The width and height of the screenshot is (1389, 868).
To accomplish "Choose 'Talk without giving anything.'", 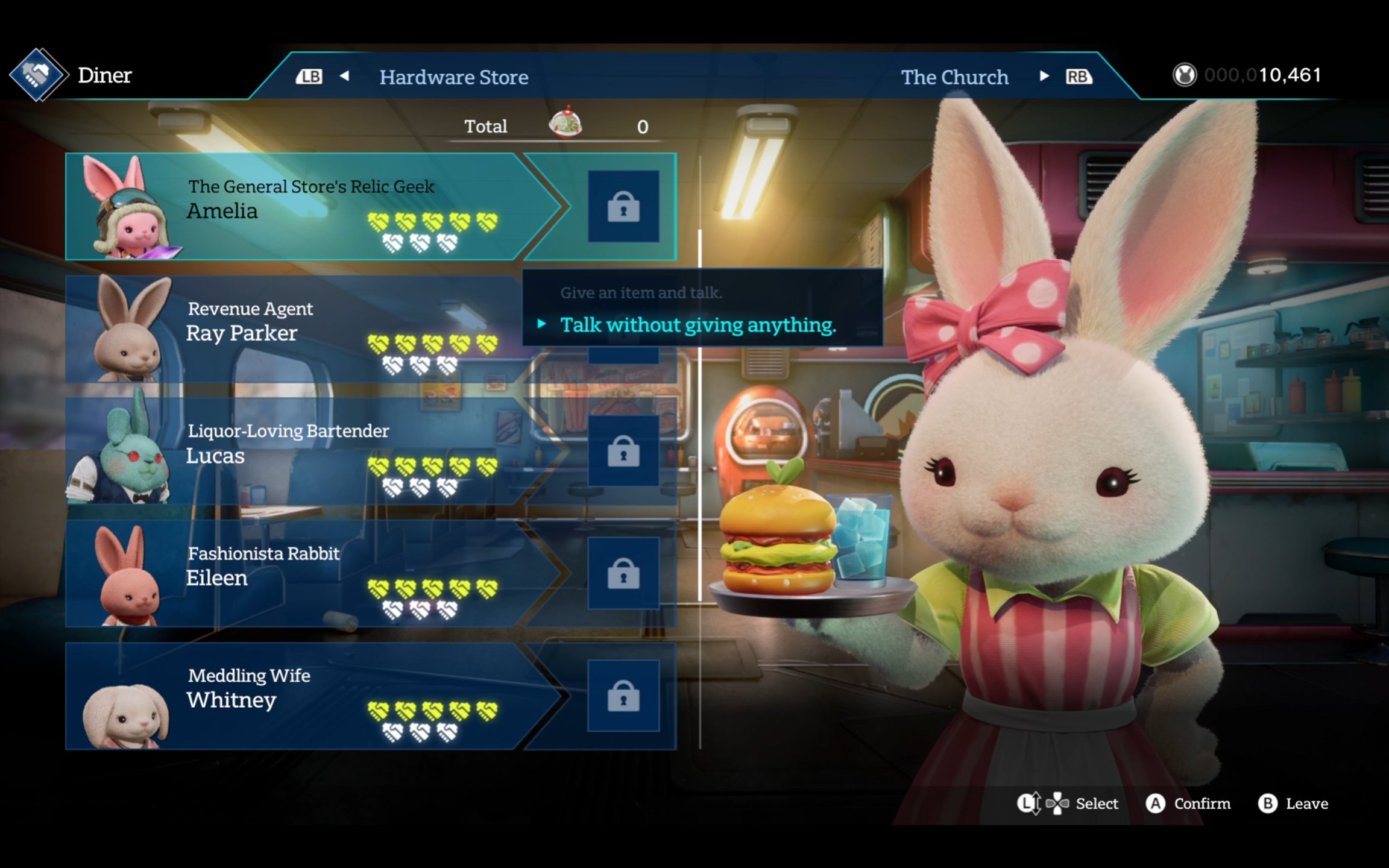I will pos(698,325).
